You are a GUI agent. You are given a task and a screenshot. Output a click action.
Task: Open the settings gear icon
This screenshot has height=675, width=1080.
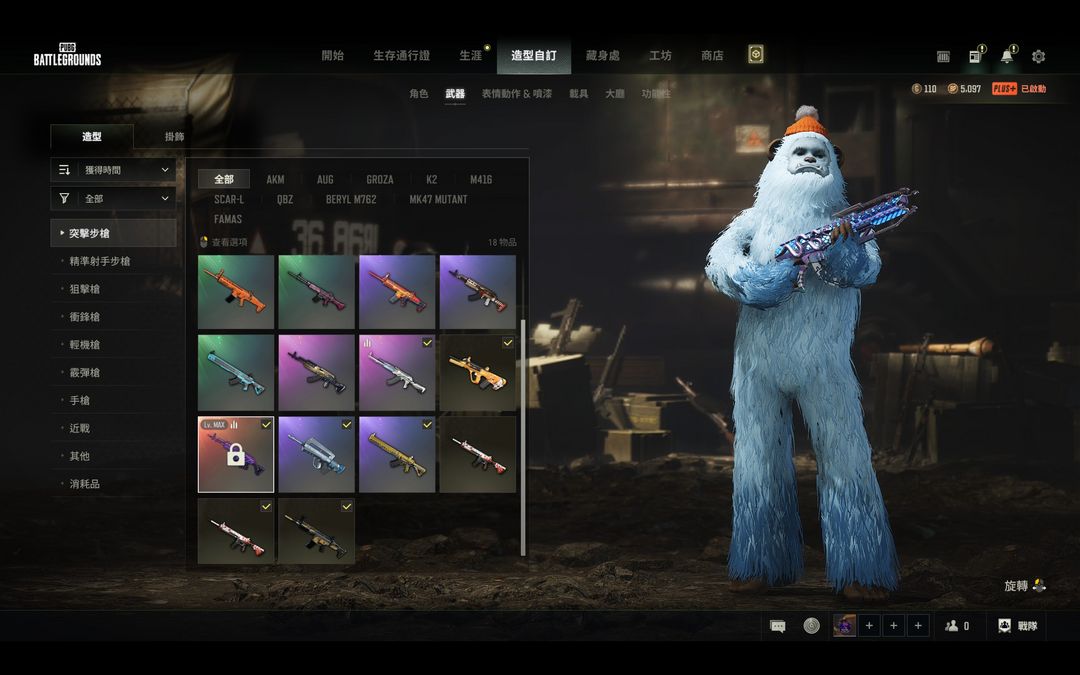point(1038,57)
